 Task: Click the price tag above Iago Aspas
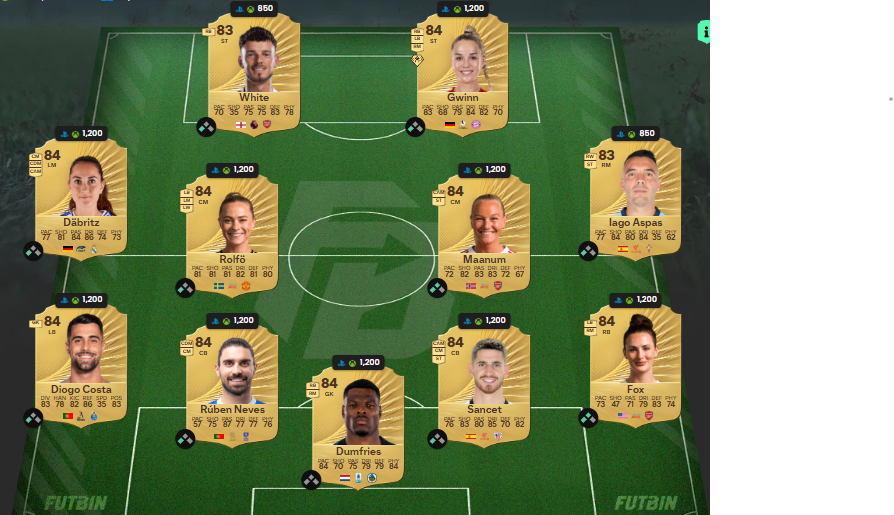pos(635,133)
